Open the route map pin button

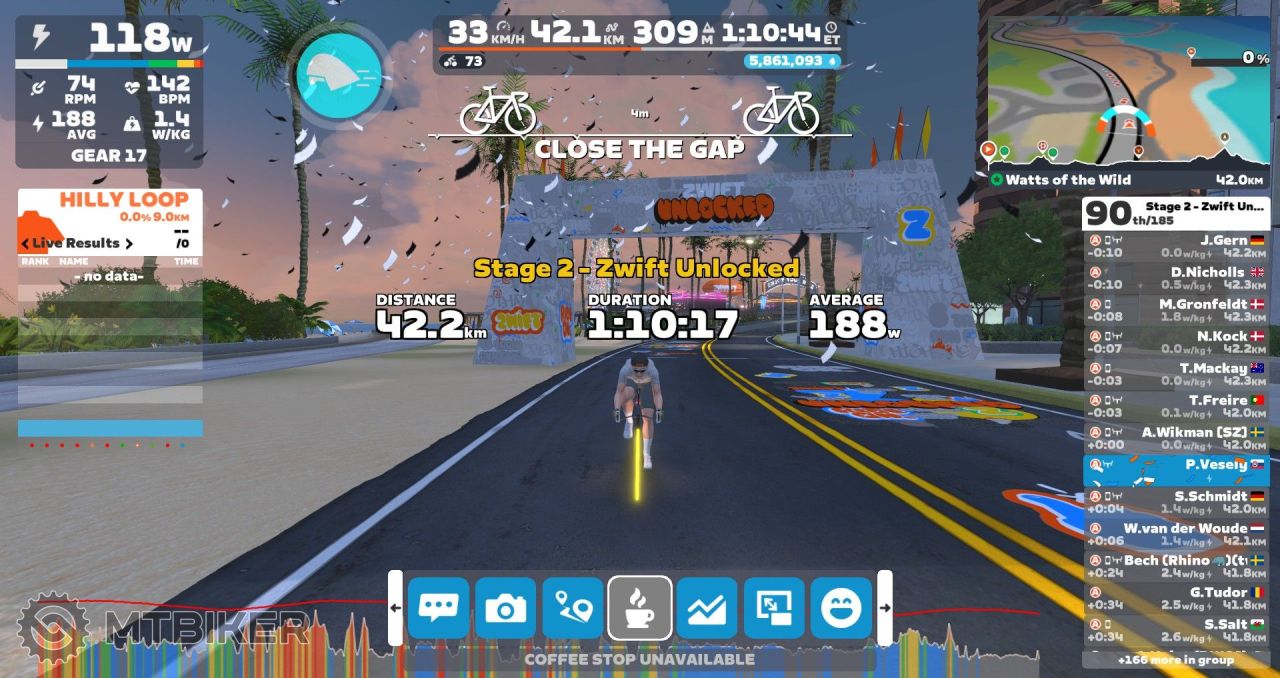coord(573,608)
